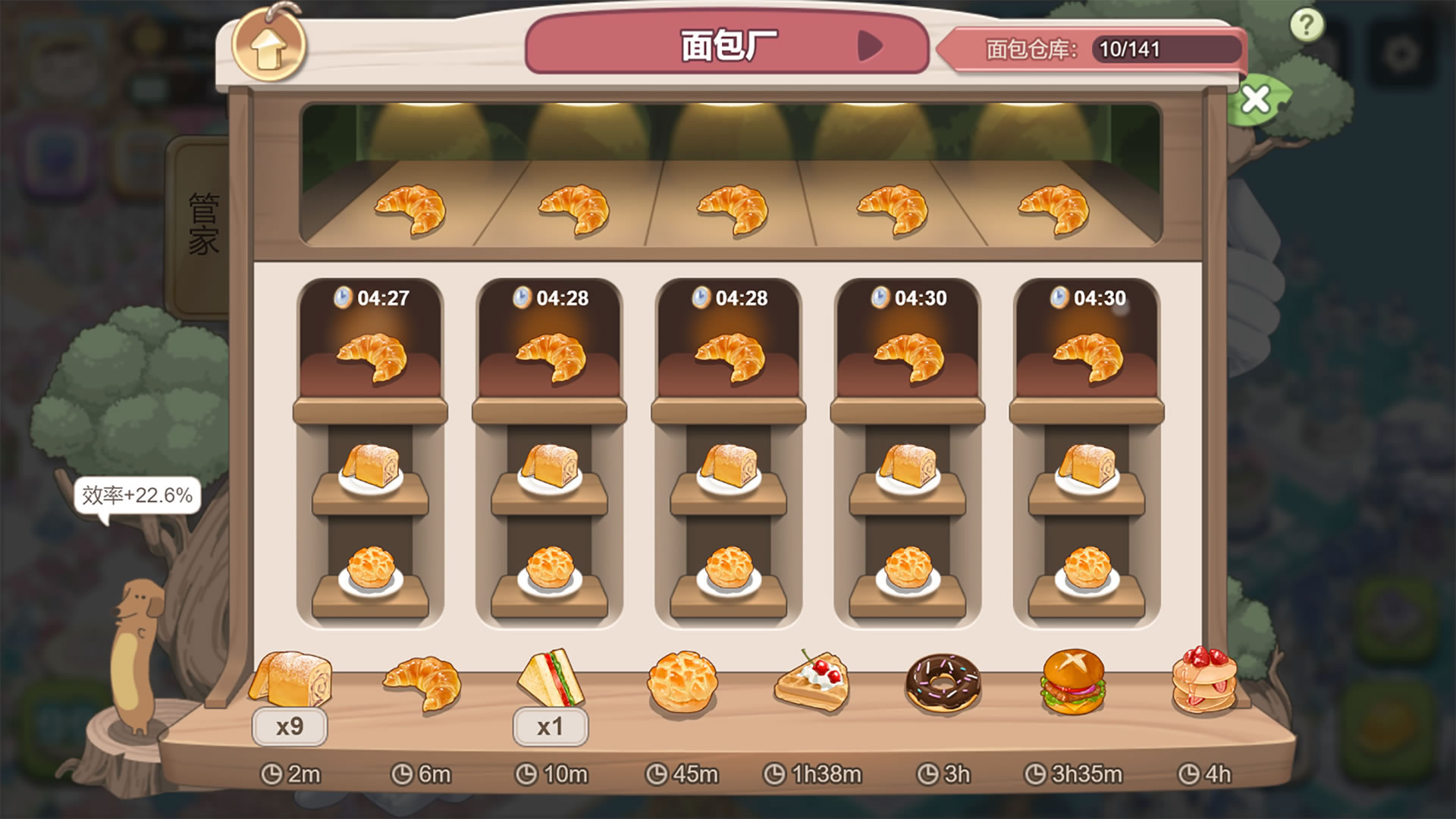Choose the cherry waffle recipe

coord(811,682)
